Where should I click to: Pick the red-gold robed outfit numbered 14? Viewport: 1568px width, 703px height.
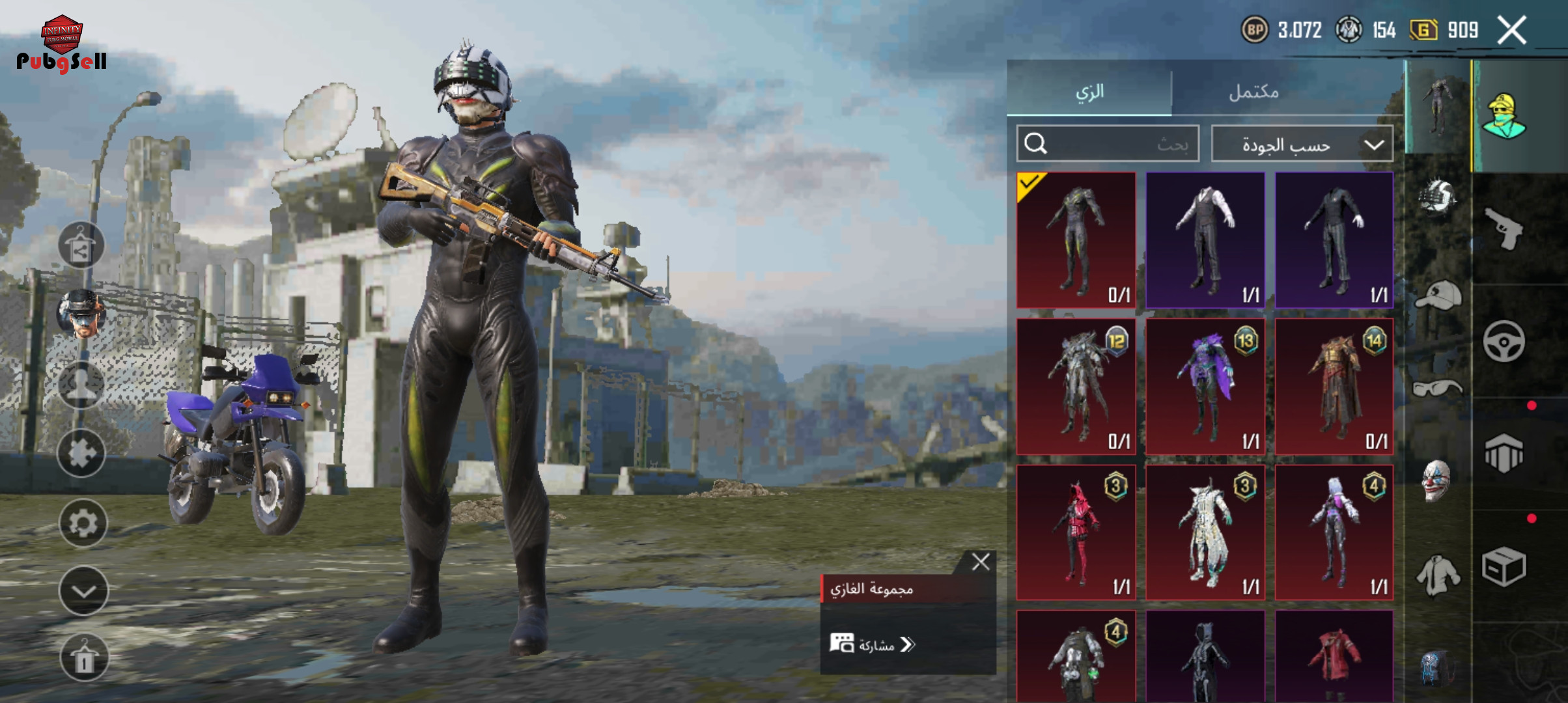tap(1334, 386)
